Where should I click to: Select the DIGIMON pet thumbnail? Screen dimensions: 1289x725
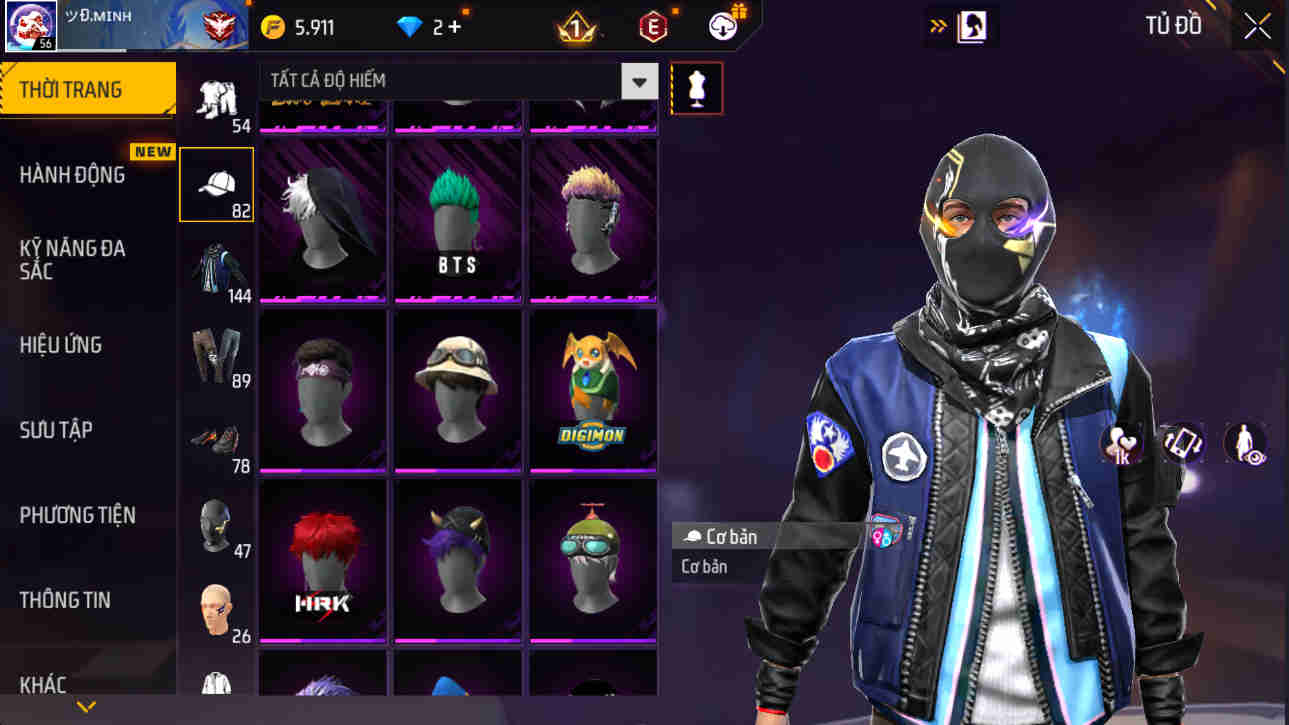tap(592, 390)
